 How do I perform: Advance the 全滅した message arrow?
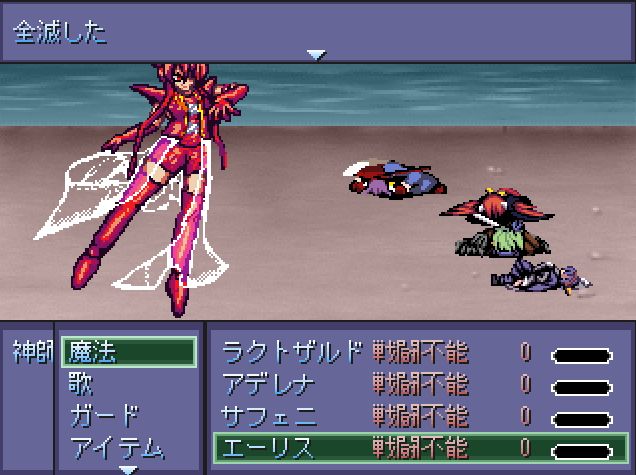[317, 54]
